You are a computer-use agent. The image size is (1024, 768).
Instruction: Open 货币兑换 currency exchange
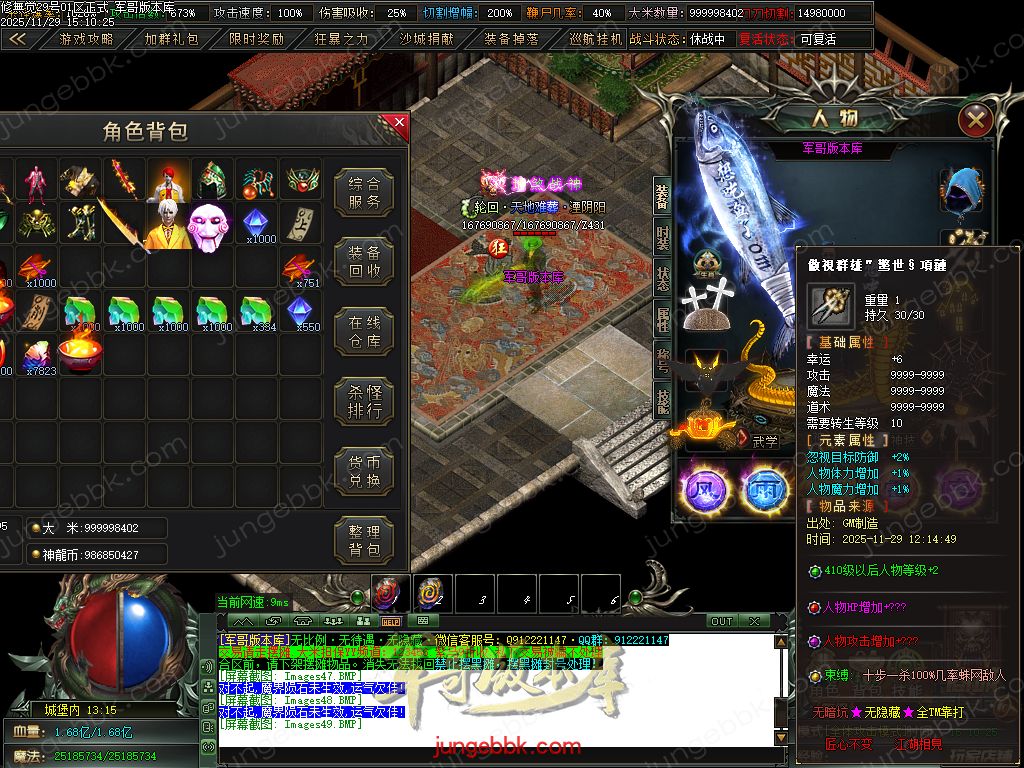(x=364, y=471)
